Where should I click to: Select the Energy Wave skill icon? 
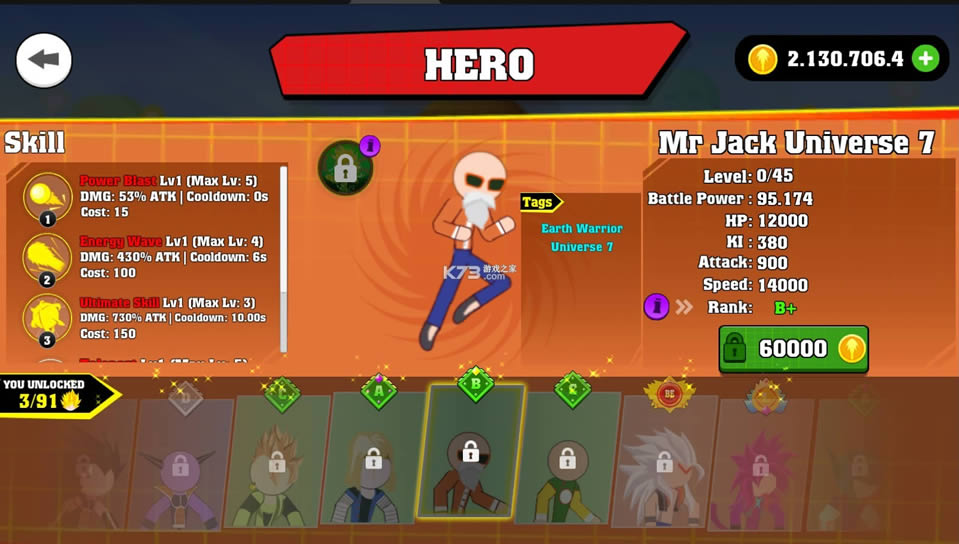point(47,257)
